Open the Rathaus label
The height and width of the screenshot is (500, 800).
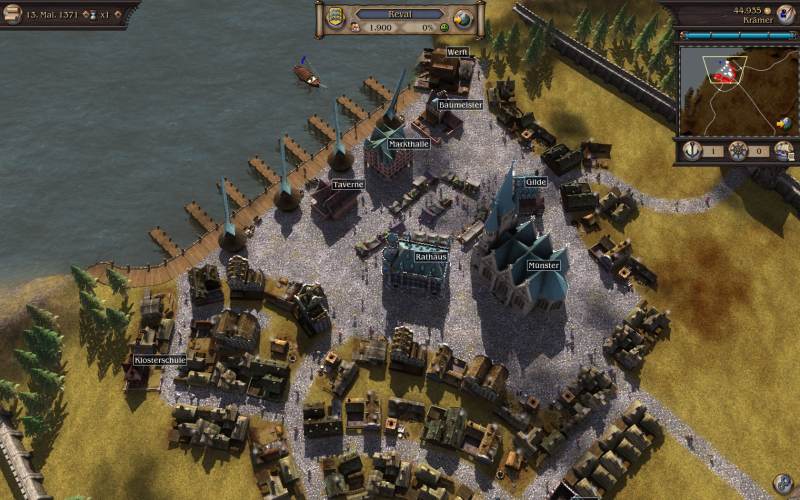coord(430,256)
